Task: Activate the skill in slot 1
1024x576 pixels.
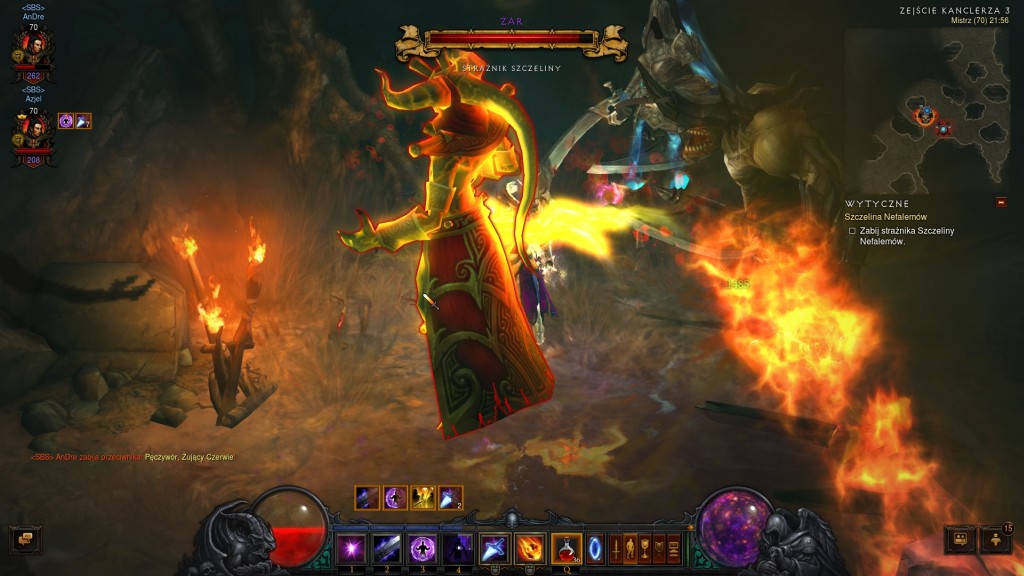Action: pyautogui.click(x=351, y=549)
